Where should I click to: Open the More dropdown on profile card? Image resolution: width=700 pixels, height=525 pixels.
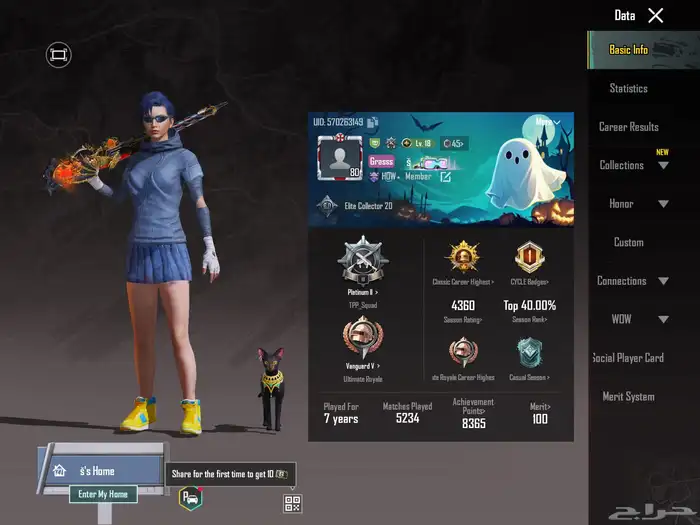547,122
